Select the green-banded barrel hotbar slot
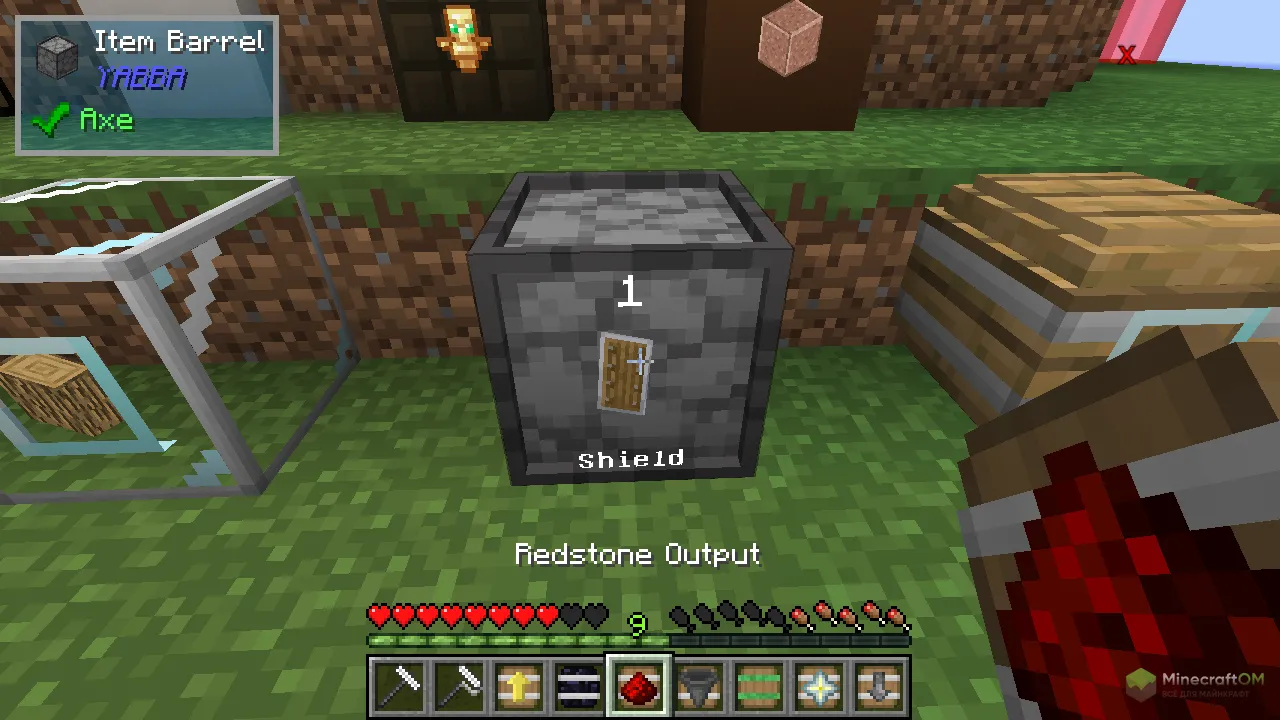Viewport: 1280px width, 720px height. click(x=760, y=687)
